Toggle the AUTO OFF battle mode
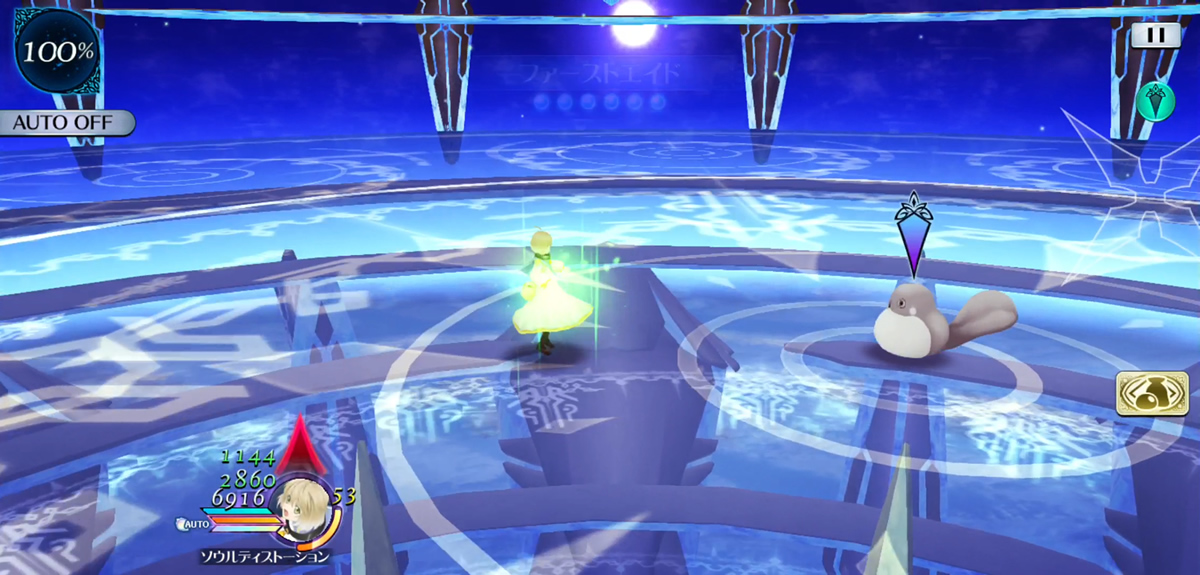Image resolution: width=1200 pixels, height=575 pixels. pos(65,123)
